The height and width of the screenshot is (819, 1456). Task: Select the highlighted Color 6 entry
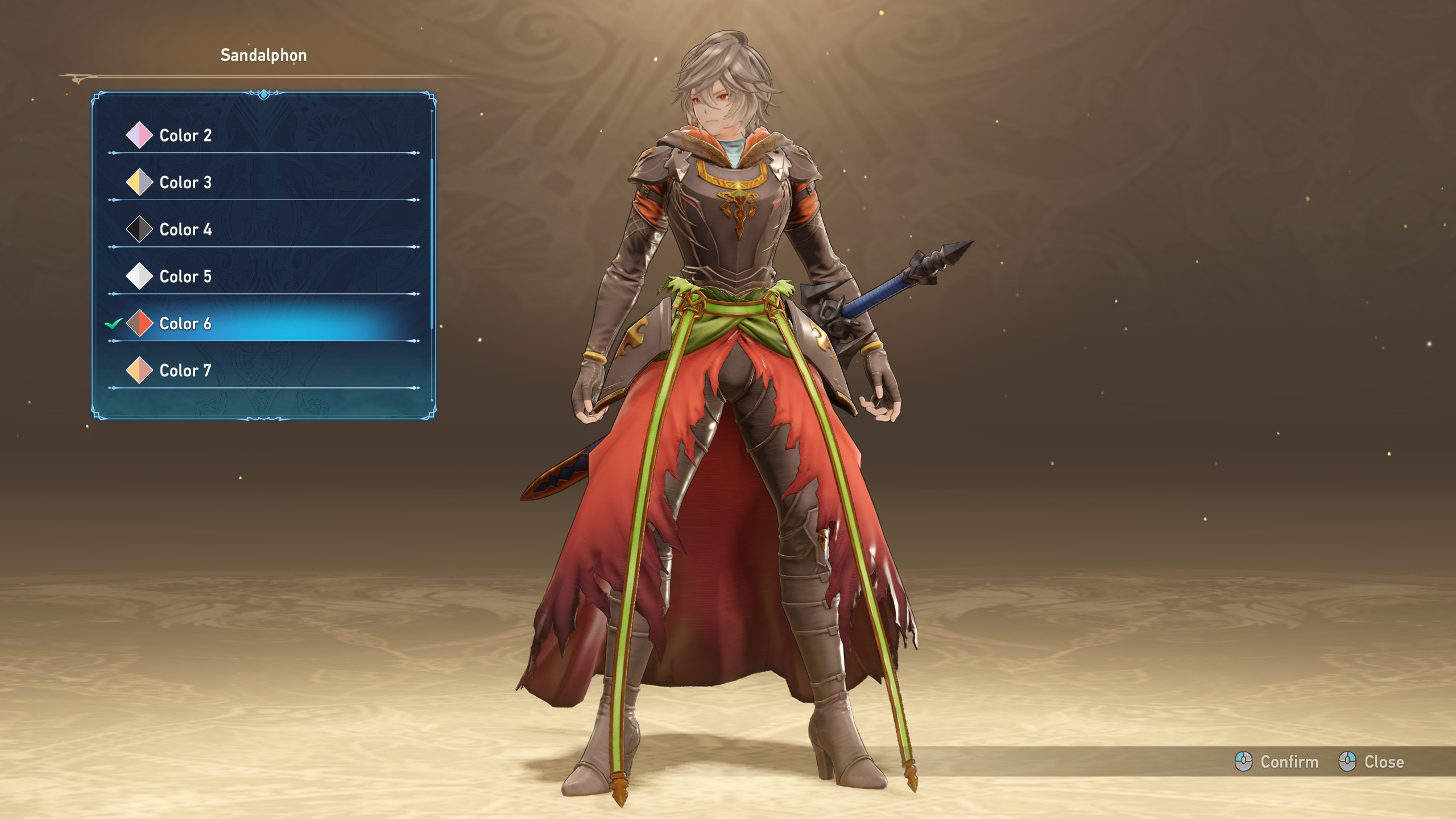(185, 324)
